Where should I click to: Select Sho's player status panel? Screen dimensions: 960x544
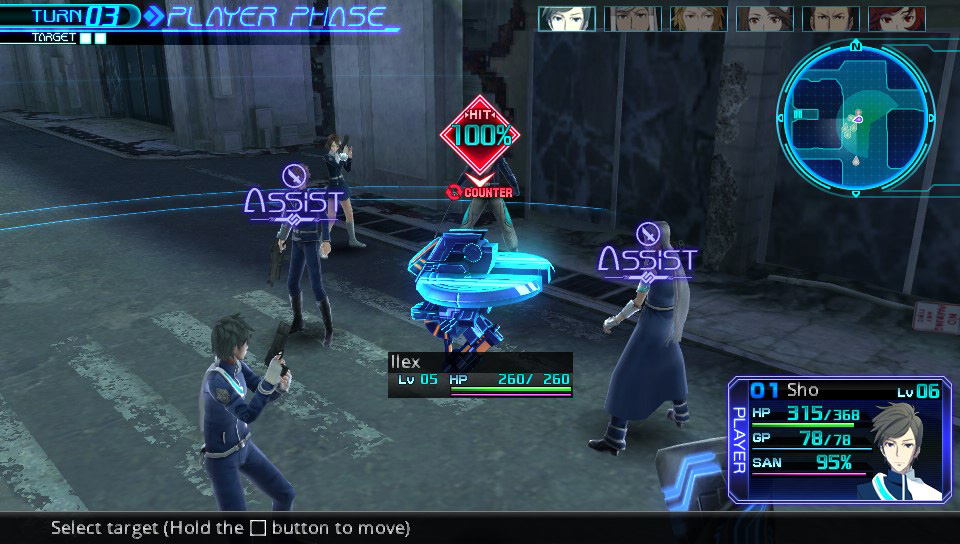(x=832, y=440)
